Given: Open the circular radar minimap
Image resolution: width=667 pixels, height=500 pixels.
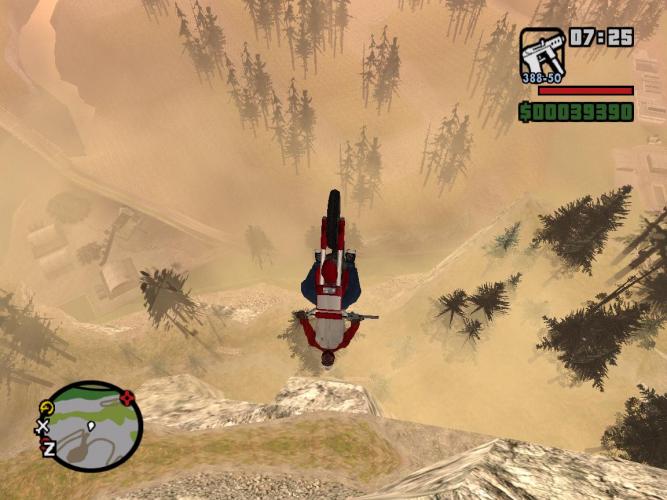Looking at the screenshot, I should pyautogui.click(x=93, y=427).
